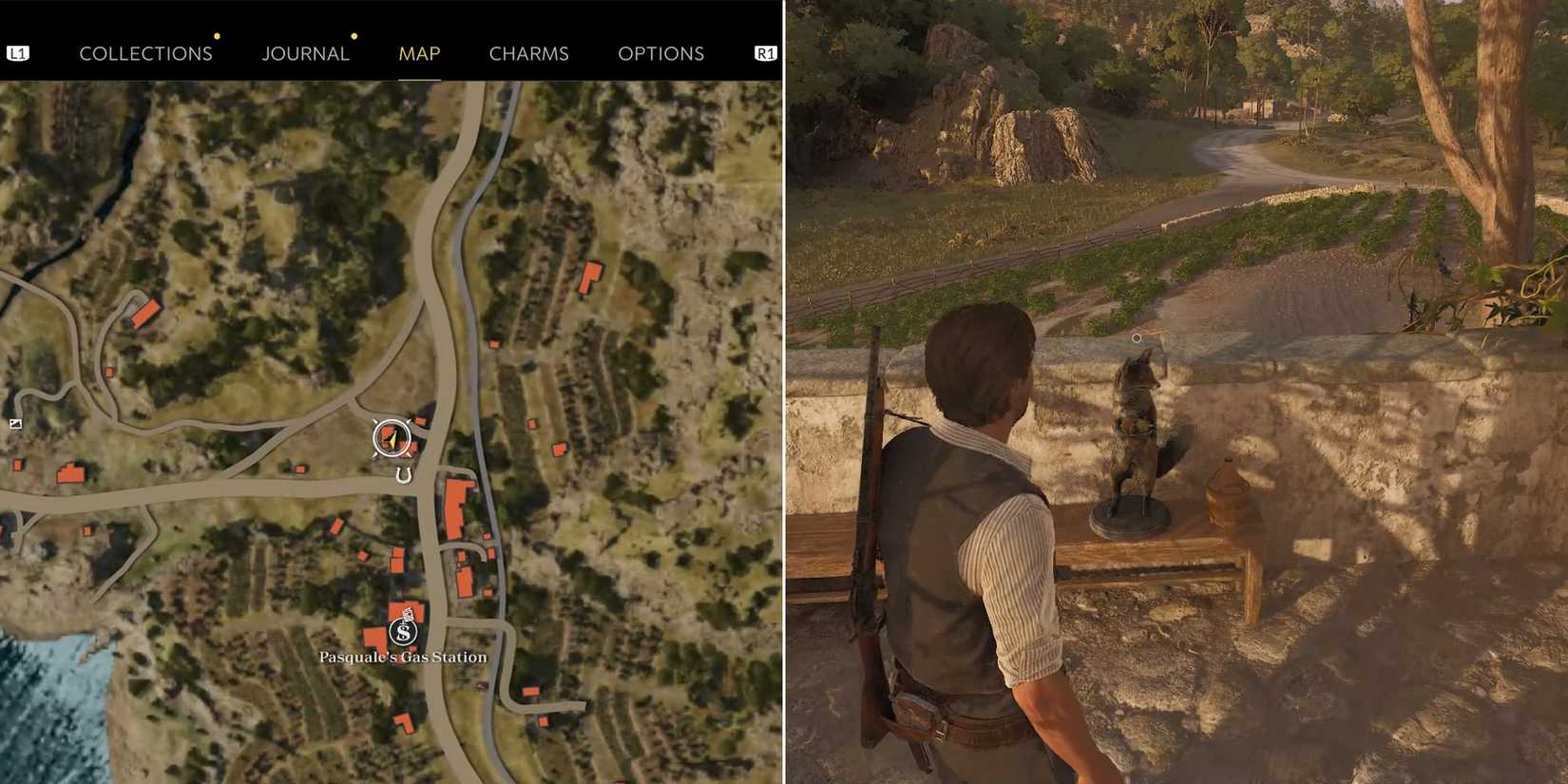
Task: Select the highlighted MAP tab
Action: point(418,53)
